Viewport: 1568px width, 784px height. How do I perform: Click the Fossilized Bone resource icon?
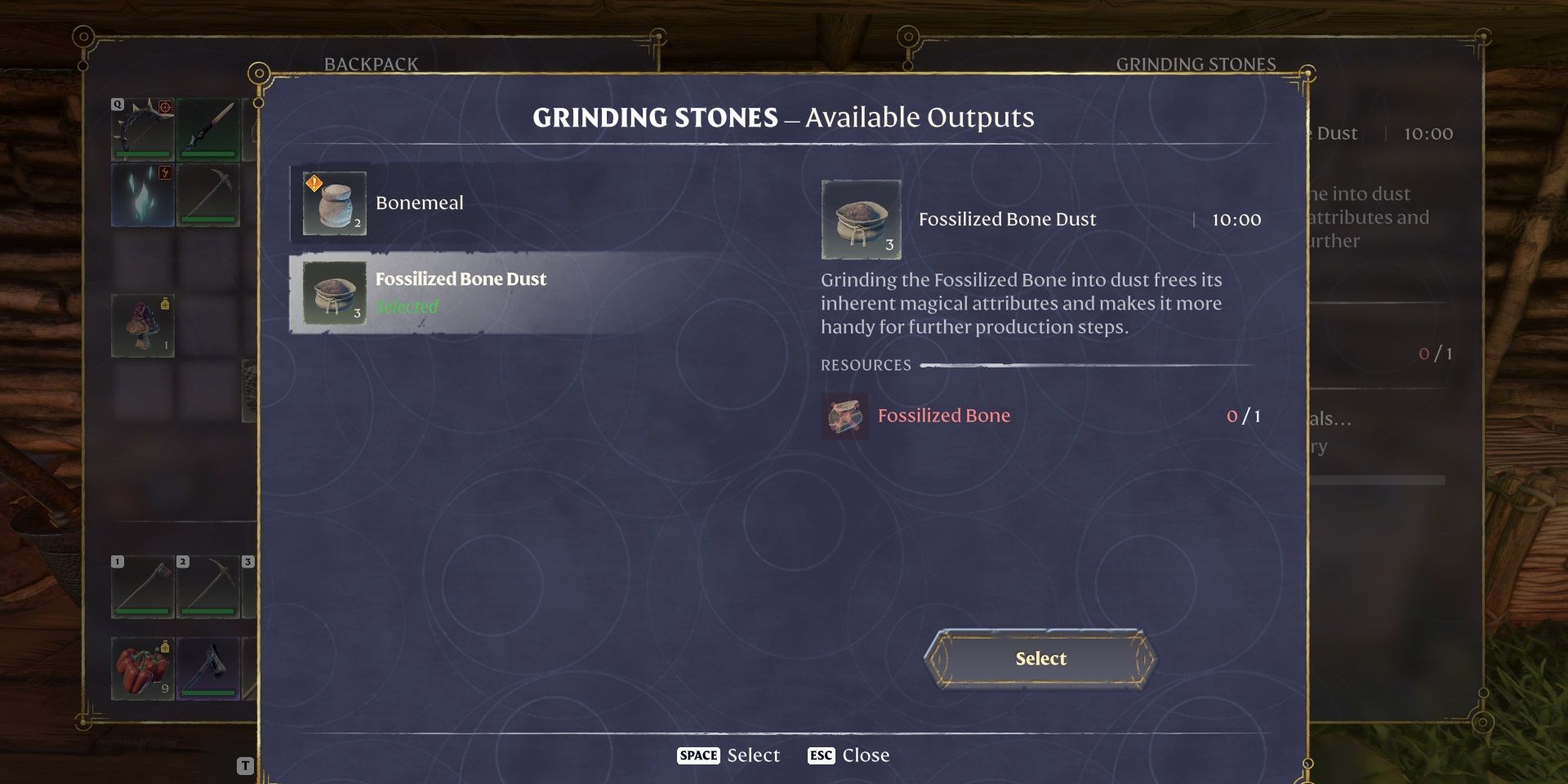(x=844, y=416)
